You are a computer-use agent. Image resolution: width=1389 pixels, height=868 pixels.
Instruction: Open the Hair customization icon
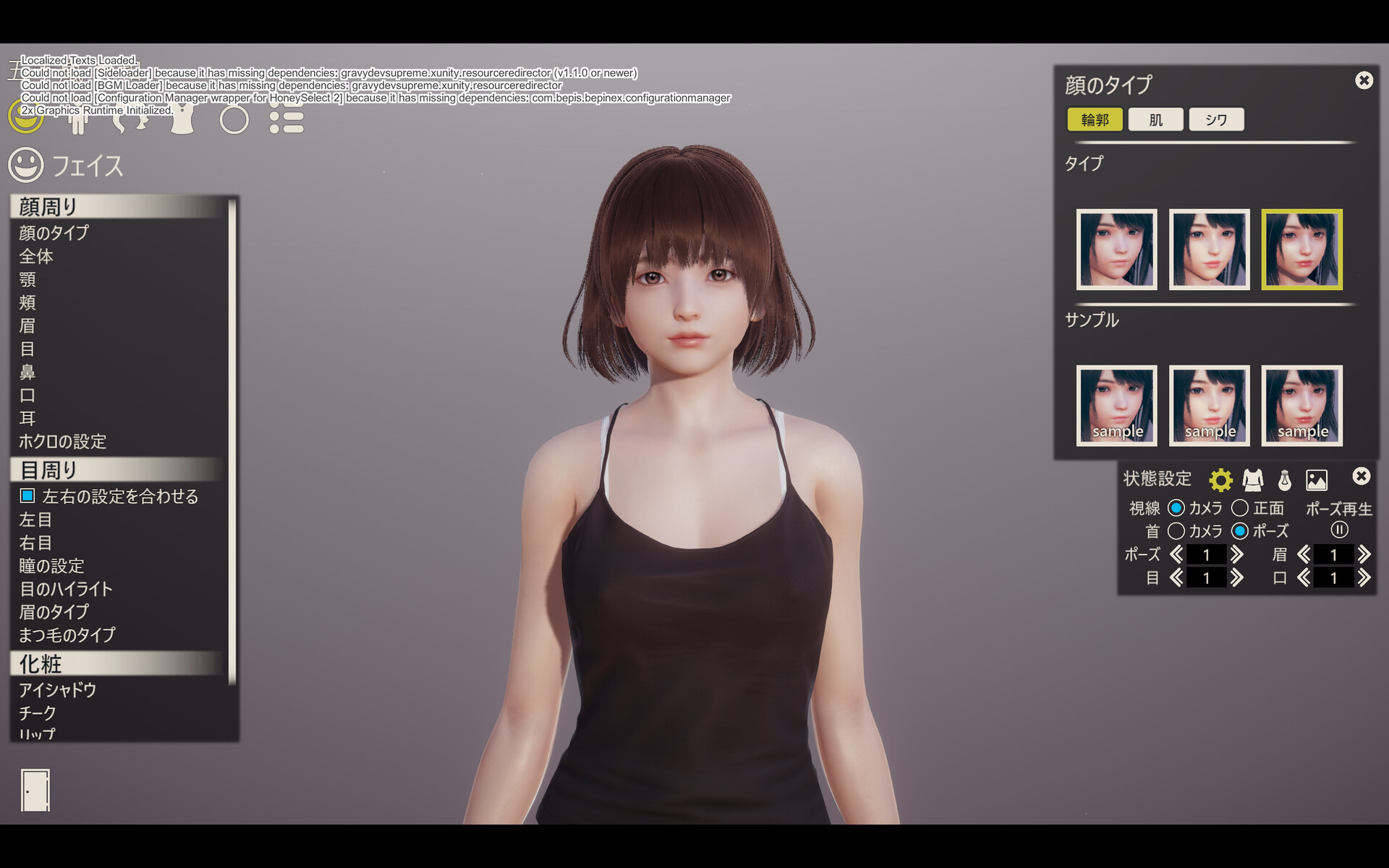pyautogui.click(x=130, y=119)
